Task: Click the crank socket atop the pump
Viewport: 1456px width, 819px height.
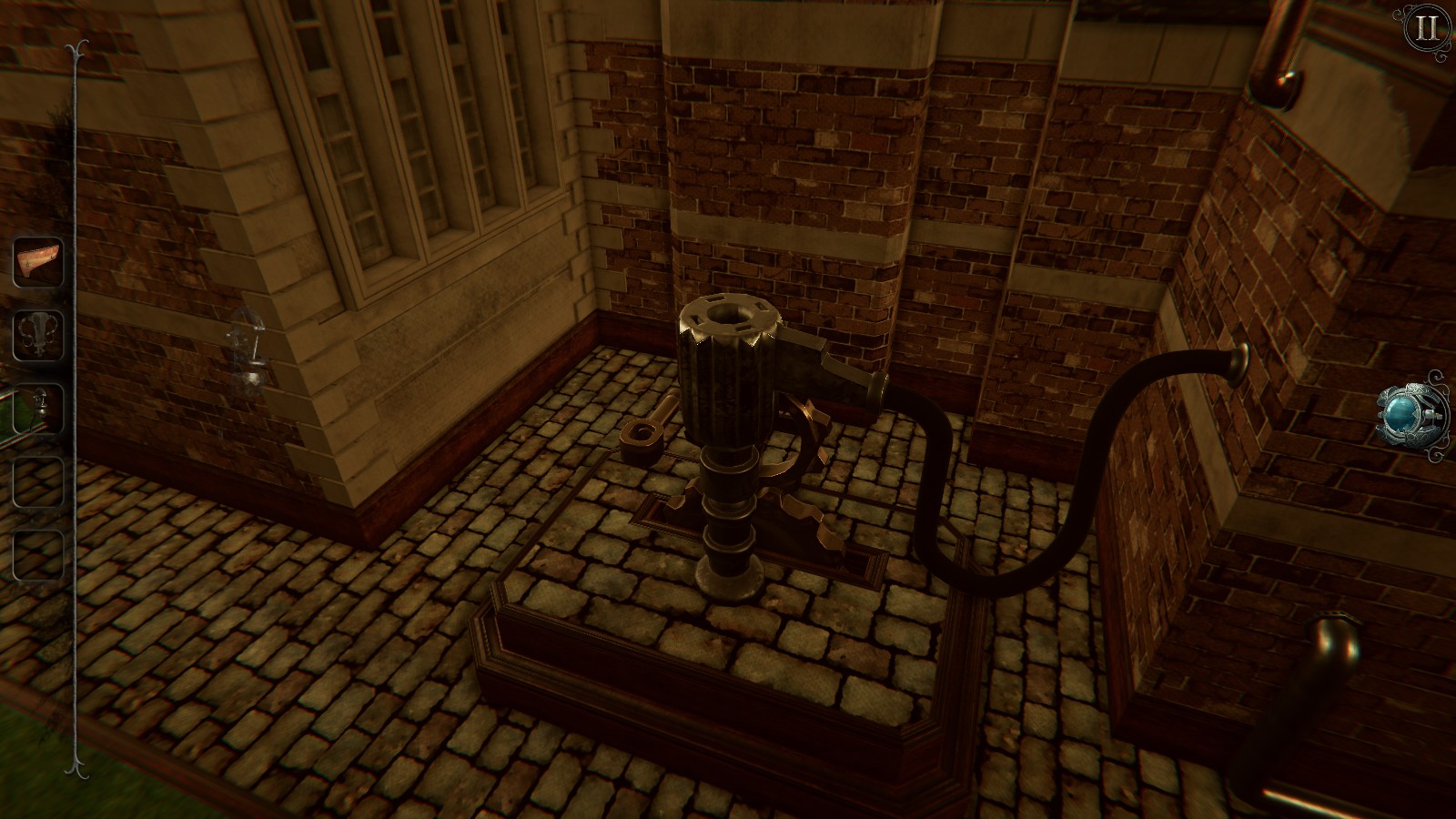Action: (728, 314)
